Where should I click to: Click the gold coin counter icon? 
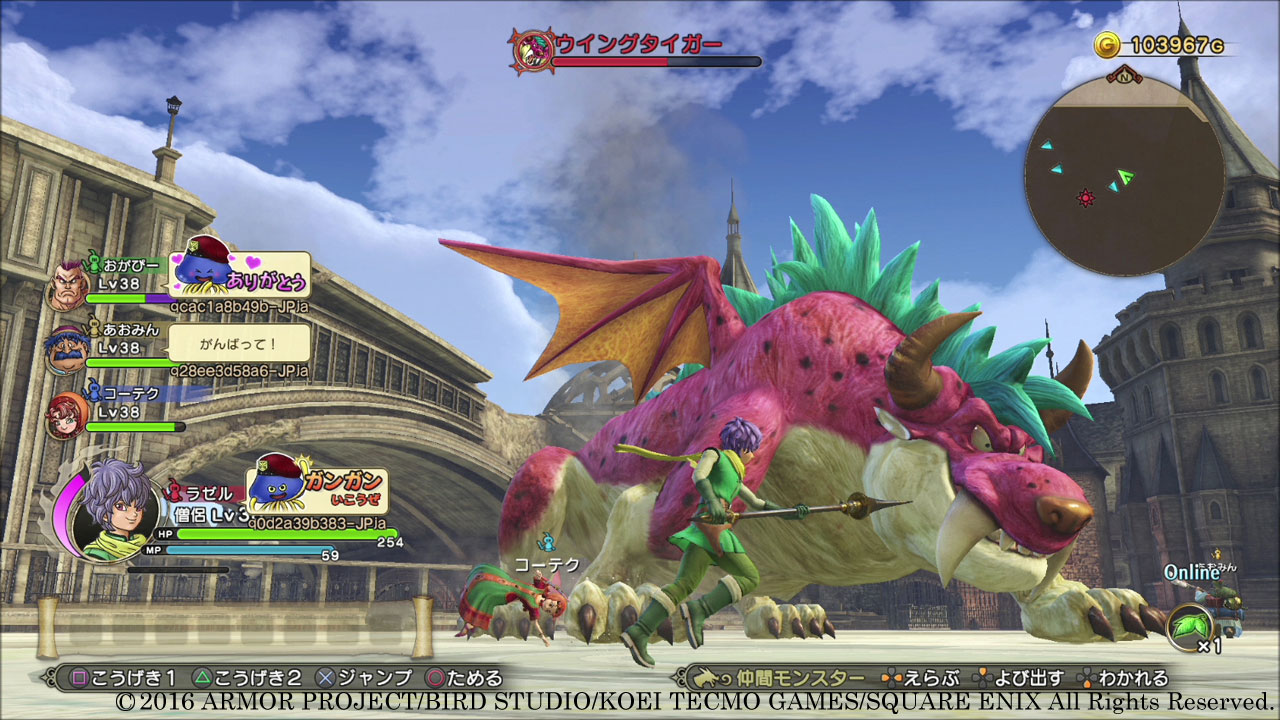pos(1106,45)
